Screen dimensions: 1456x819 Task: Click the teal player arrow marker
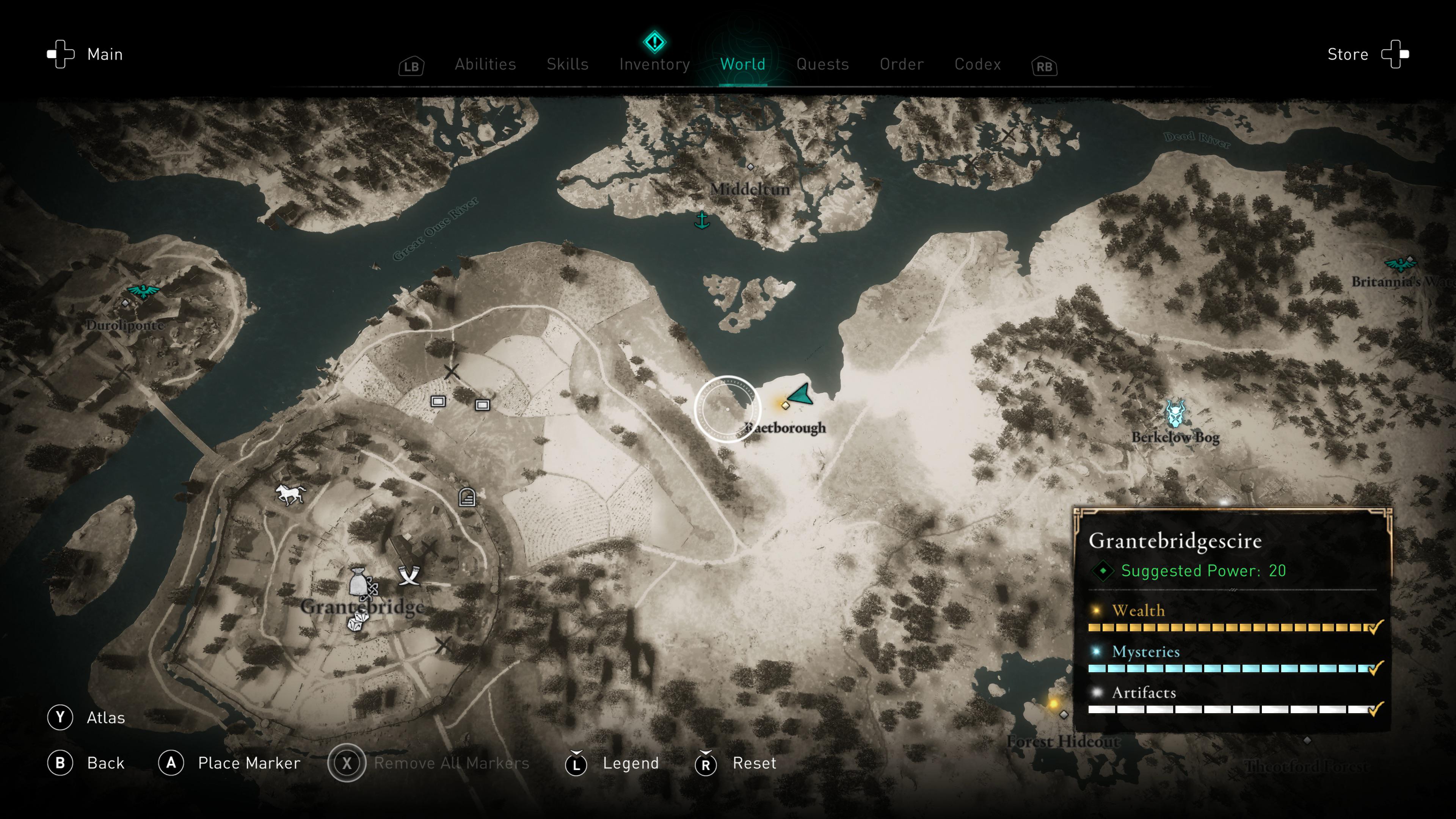[800, 394]
